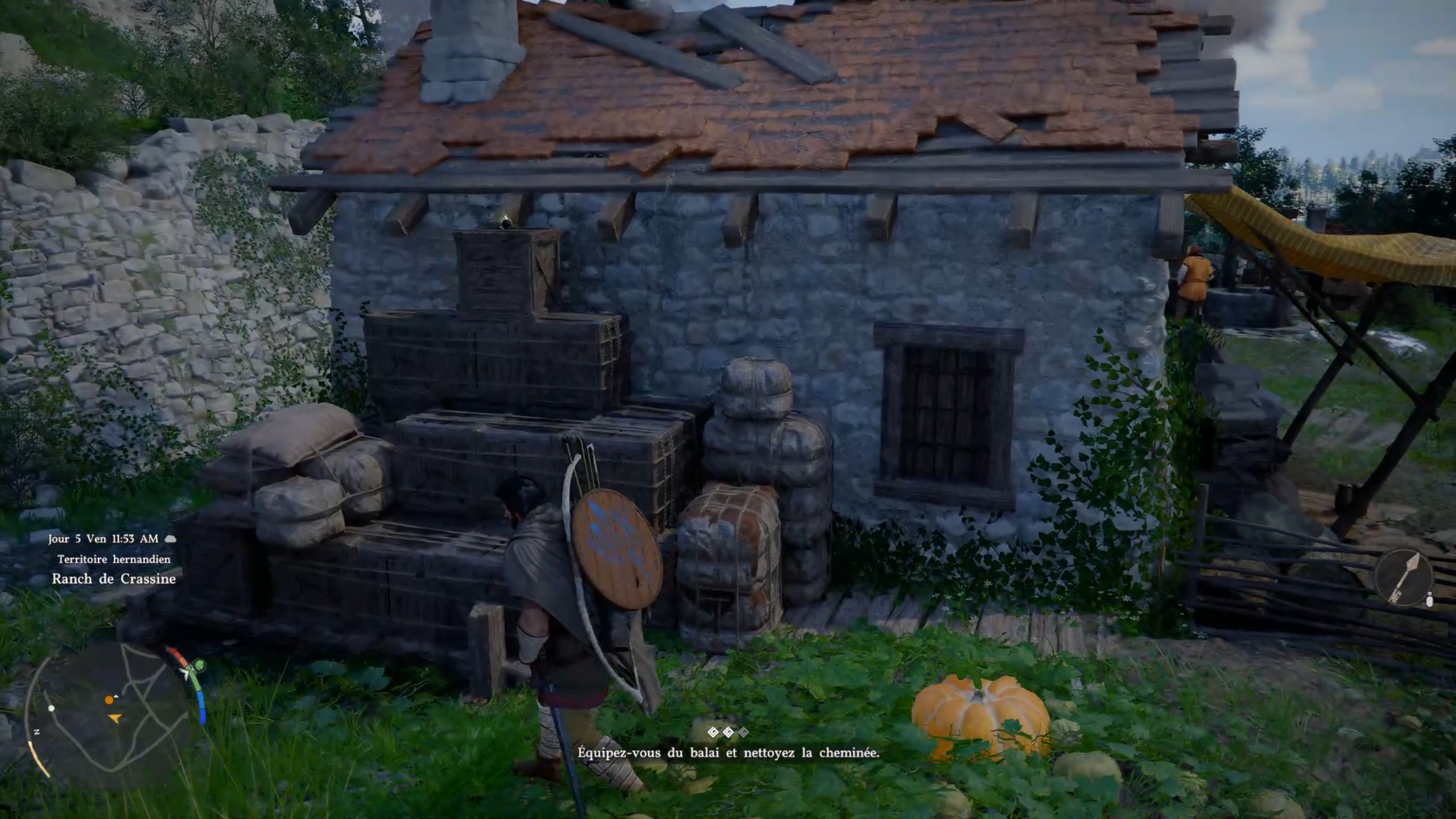Click the Ranch de Crassine location label
The width and height of the screenshot is (1456, 819).
click(114, 579)
